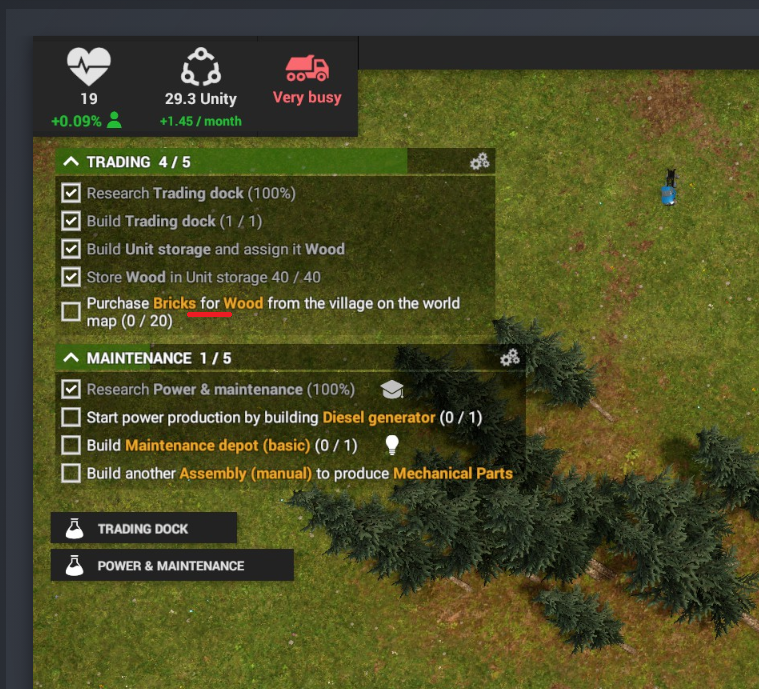This screenshot has height=689, width=759.
Task: Click the graduation cap research icon
Action: (392, 389)
